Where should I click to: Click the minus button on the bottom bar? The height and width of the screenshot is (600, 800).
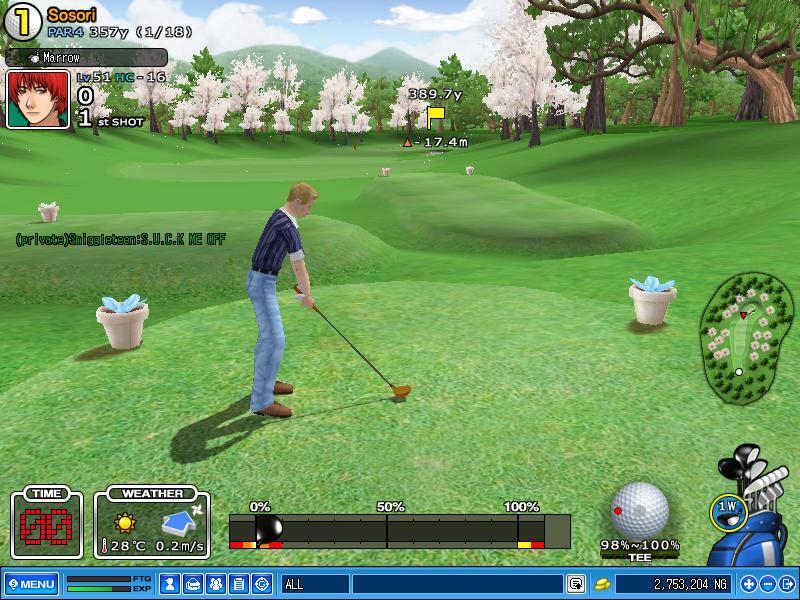(x=768, y=584)
